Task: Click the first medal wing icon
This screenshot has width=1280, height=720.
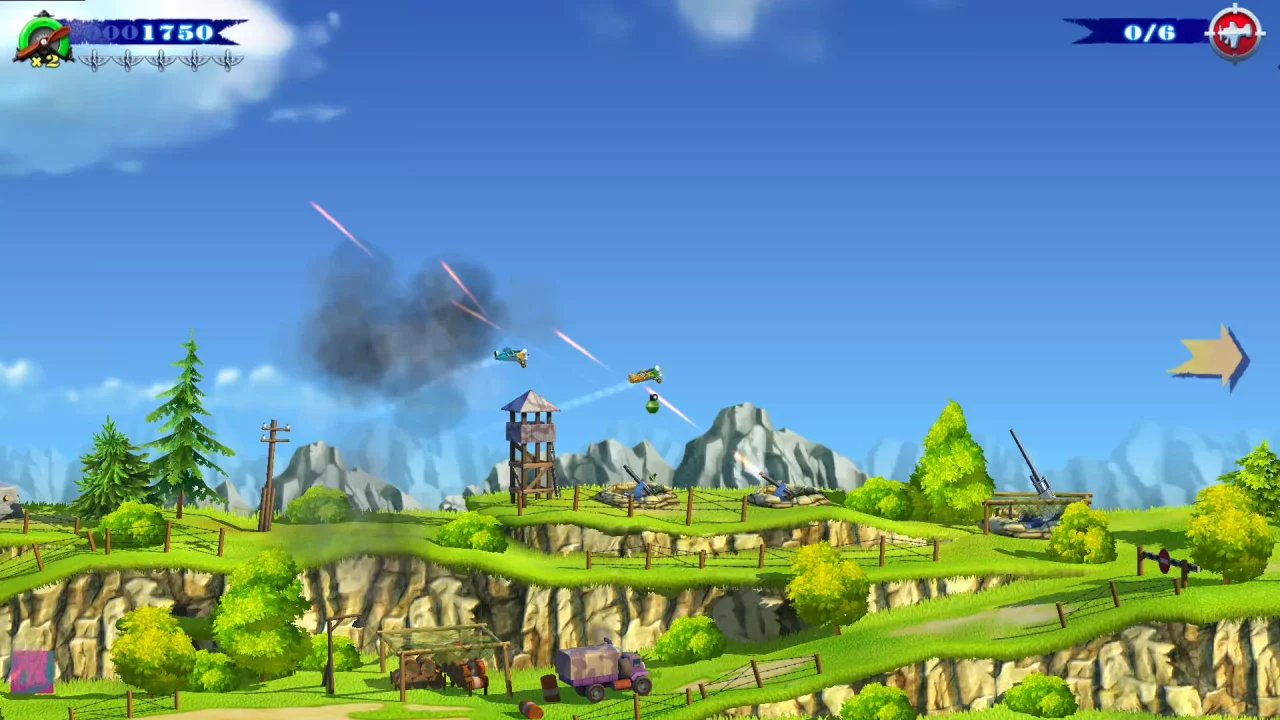Action: tap(95, 60)
